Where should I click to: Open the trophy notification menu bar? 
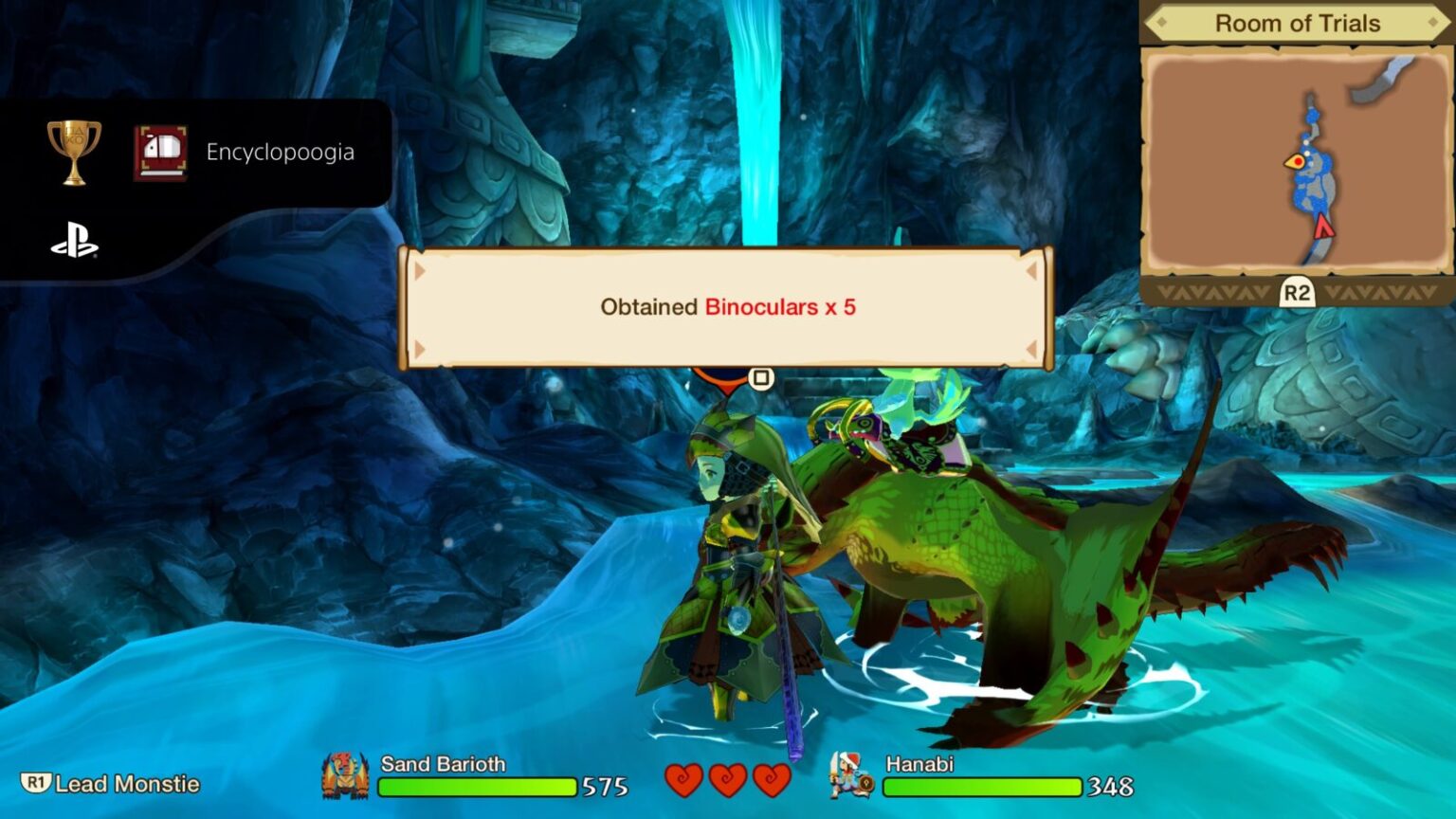pyautogui.click(x=190, y=152)
